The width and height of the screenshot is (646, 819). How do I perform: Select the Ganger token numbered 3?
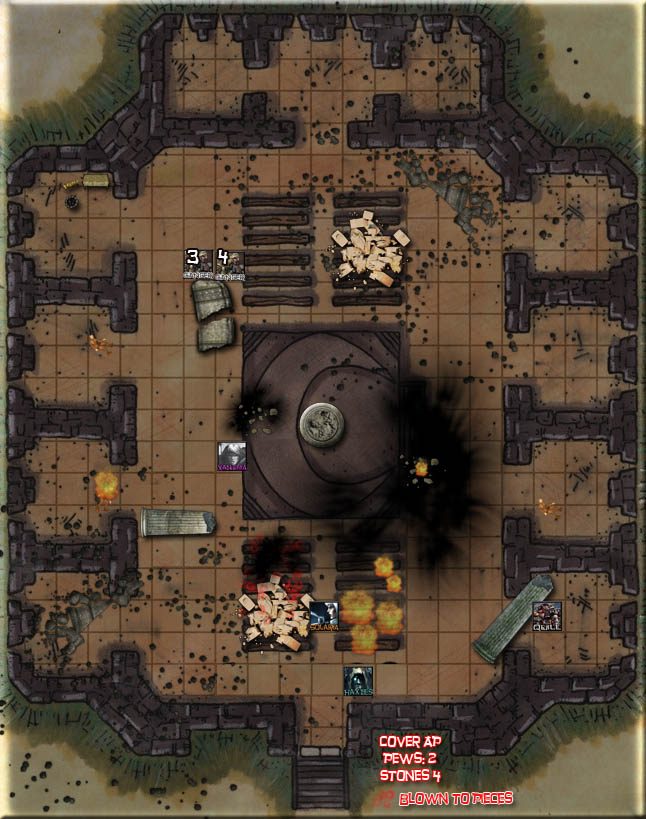coord(197,264)
